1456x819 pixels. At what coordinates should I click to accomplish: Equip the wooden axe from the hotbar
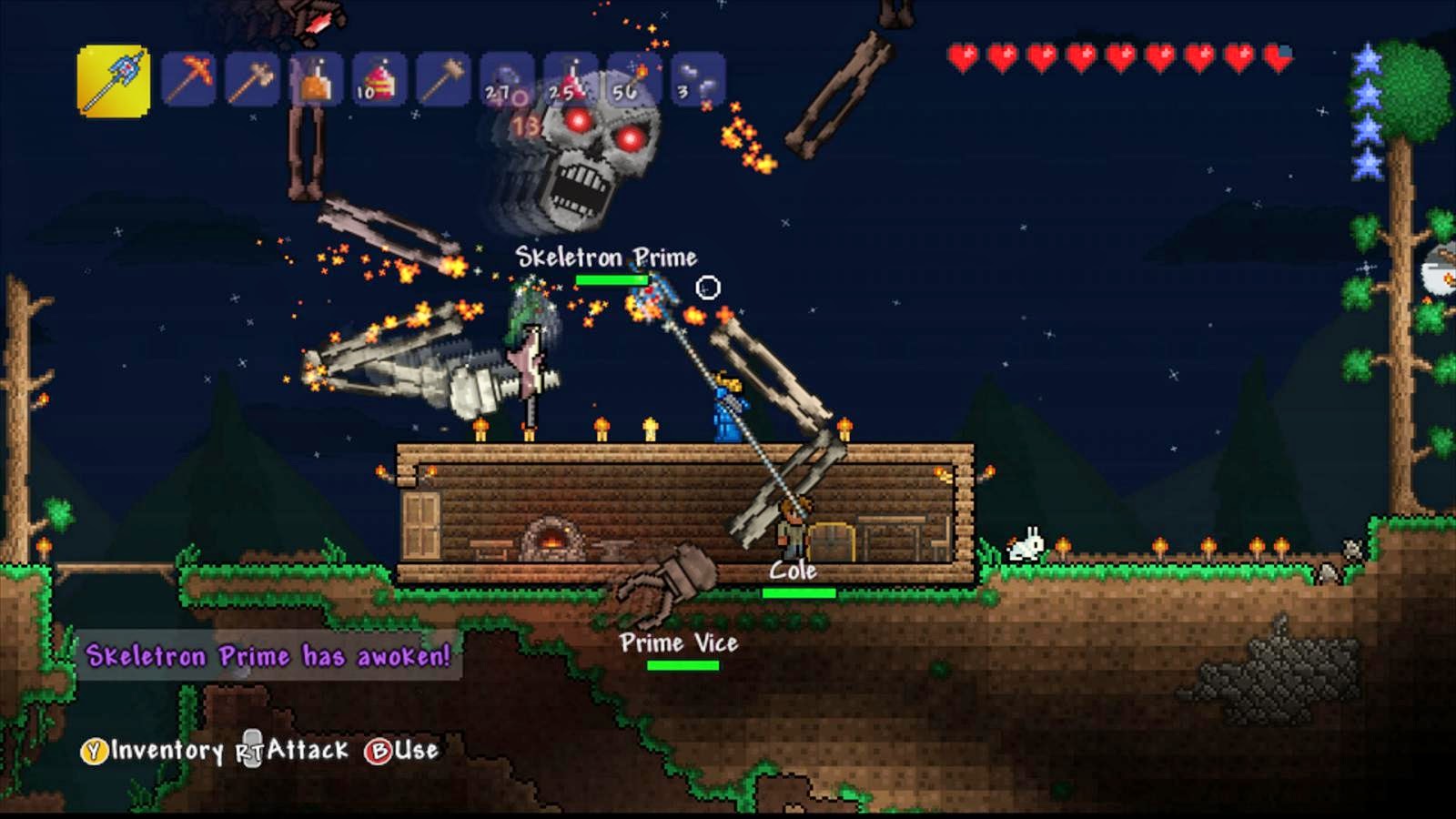click(x=252, y=79)
